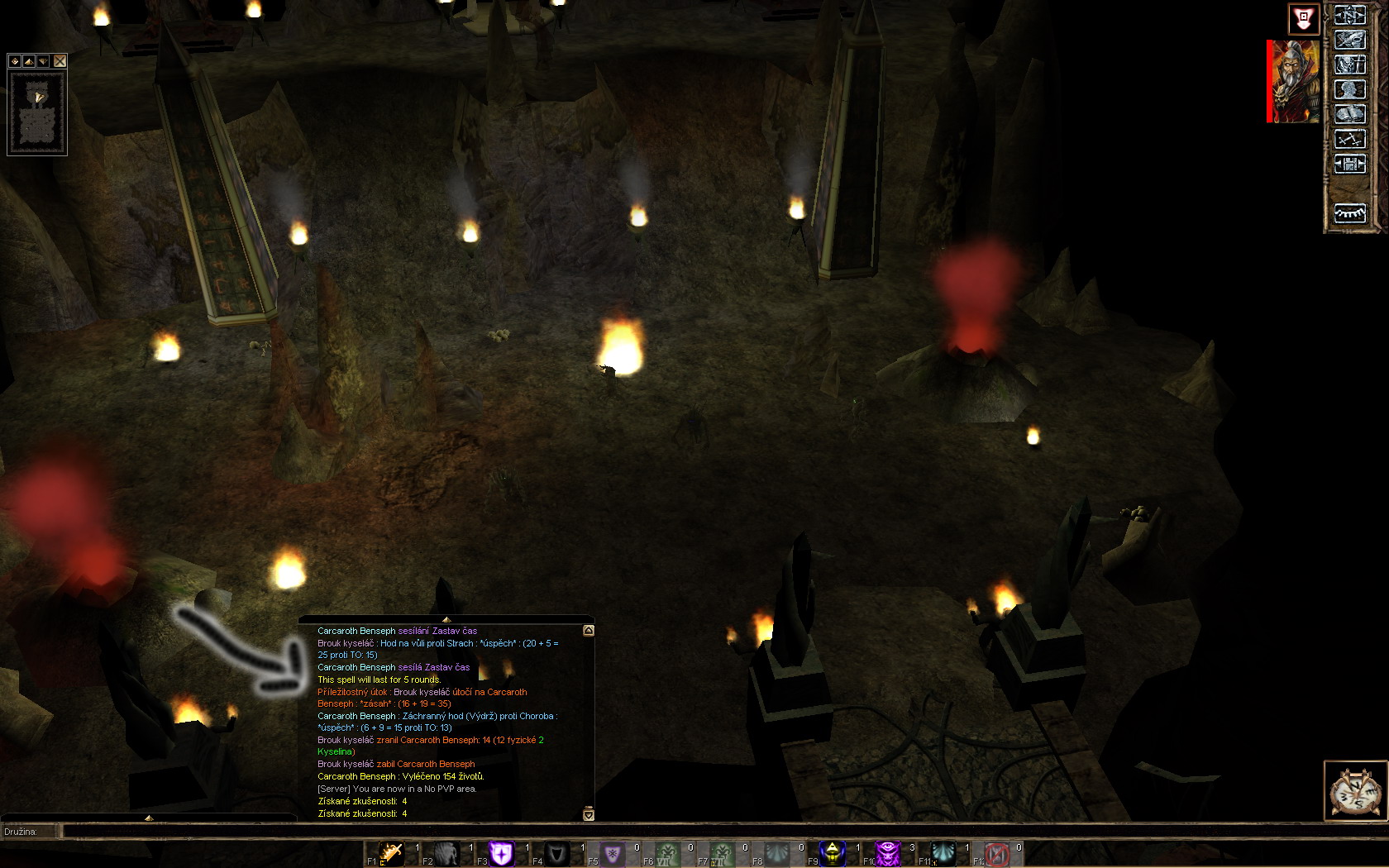Click the bottom stitched-bar button in side panel

pyautogui.click(x=1349, y=213)
